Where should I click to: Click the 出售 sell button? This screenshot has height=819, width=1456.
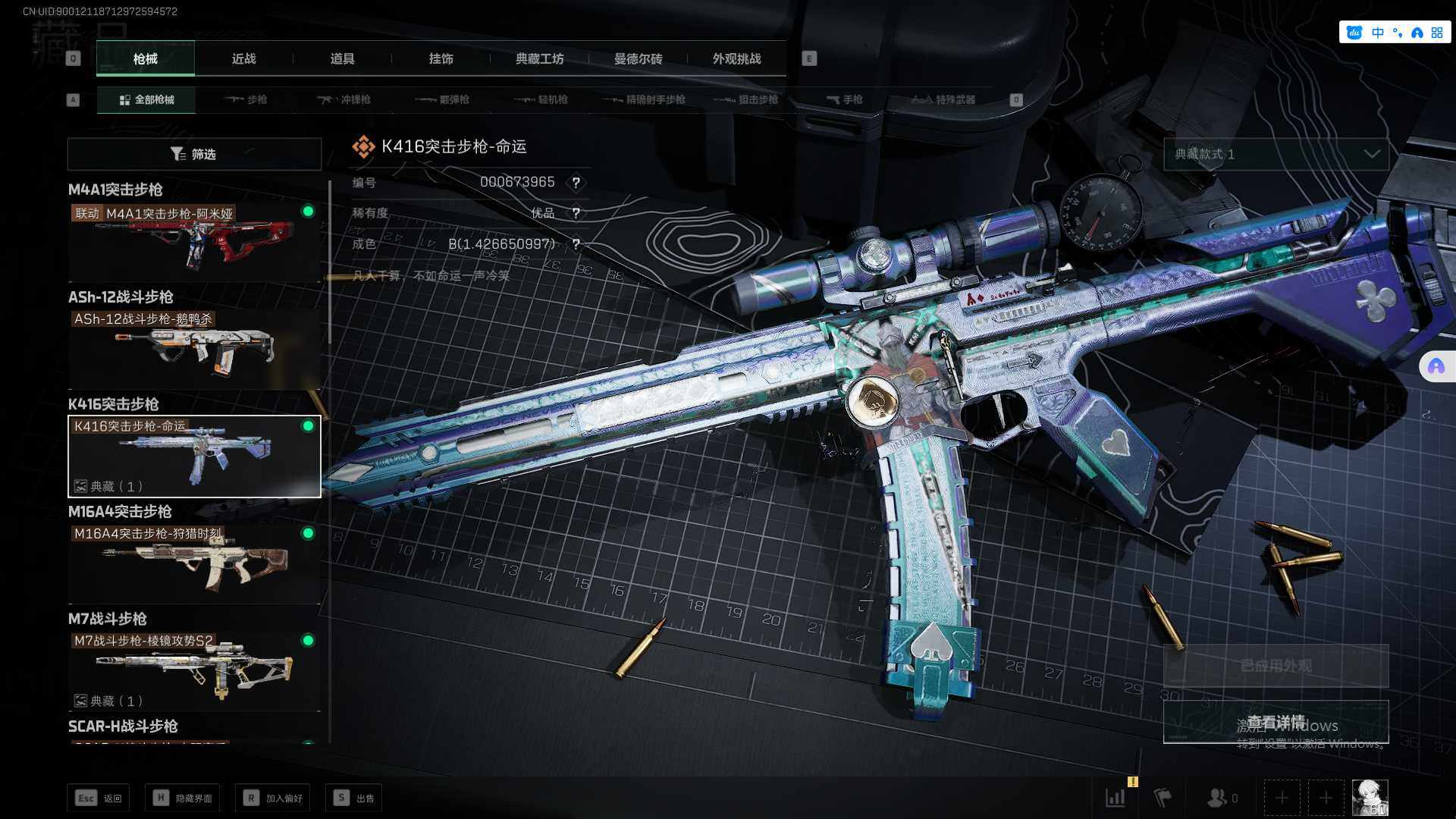354,798
